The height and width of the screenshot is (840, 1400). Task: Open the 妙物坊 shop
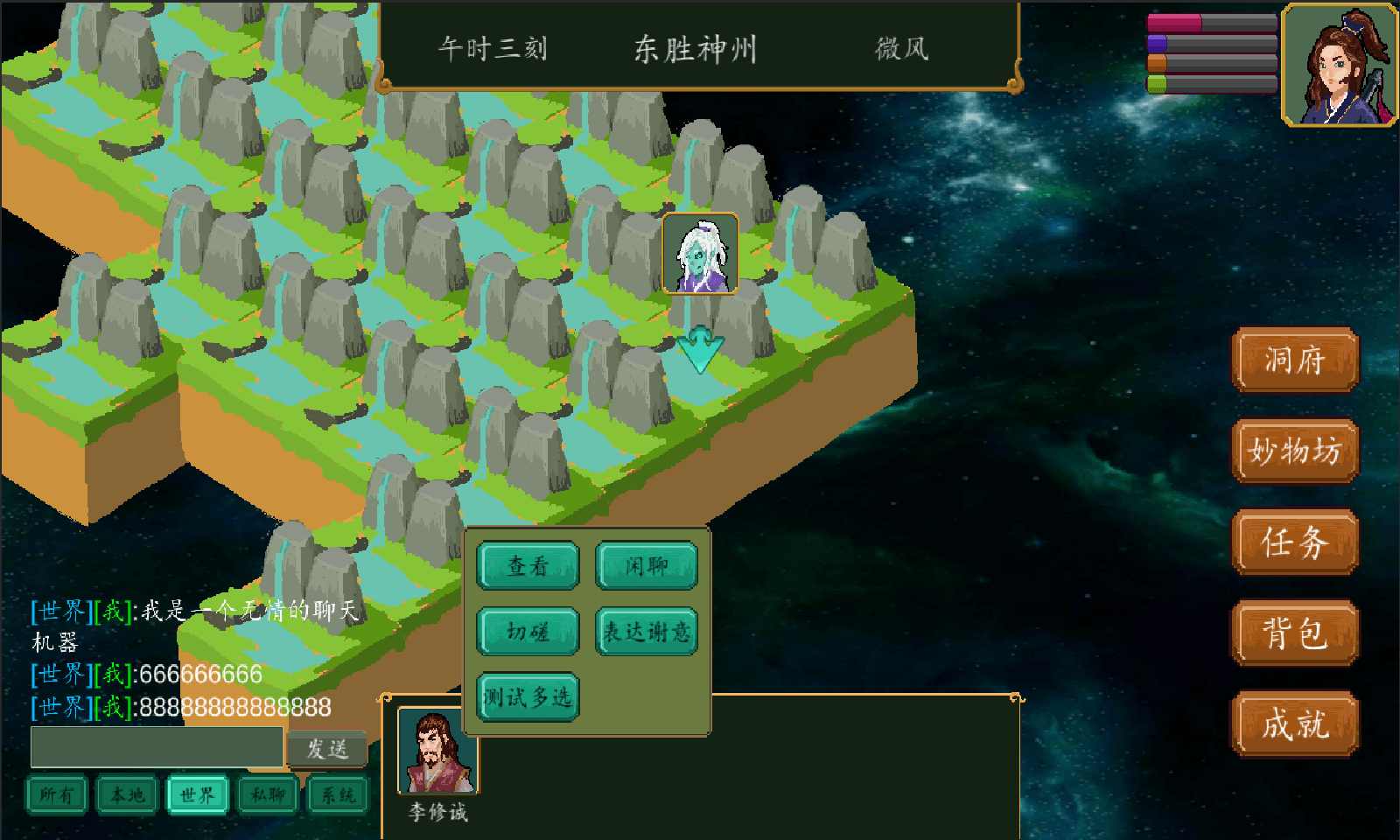(1294, 451)
